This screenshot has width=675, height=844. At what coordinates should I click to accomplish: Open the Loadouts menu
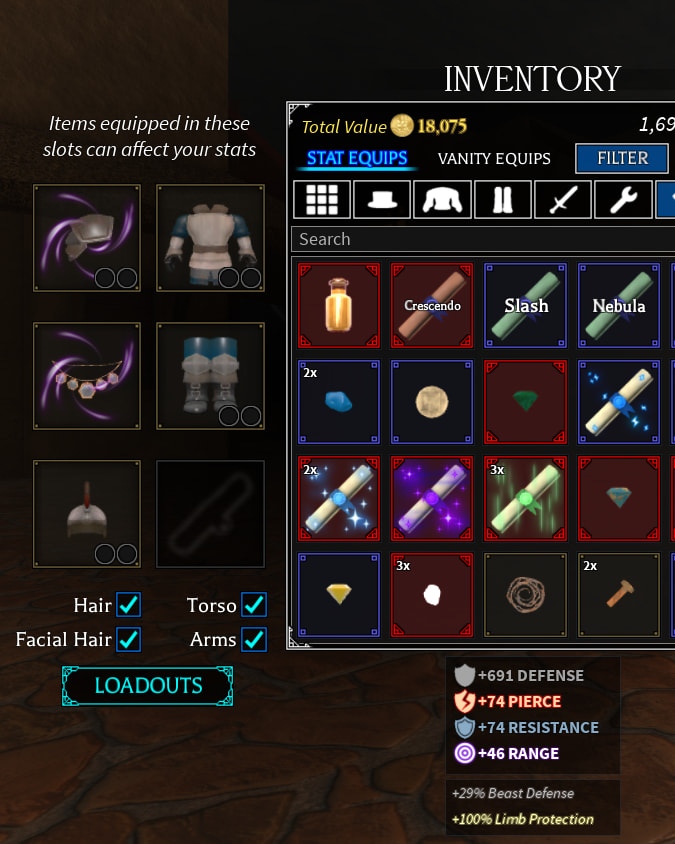(148, 686)
